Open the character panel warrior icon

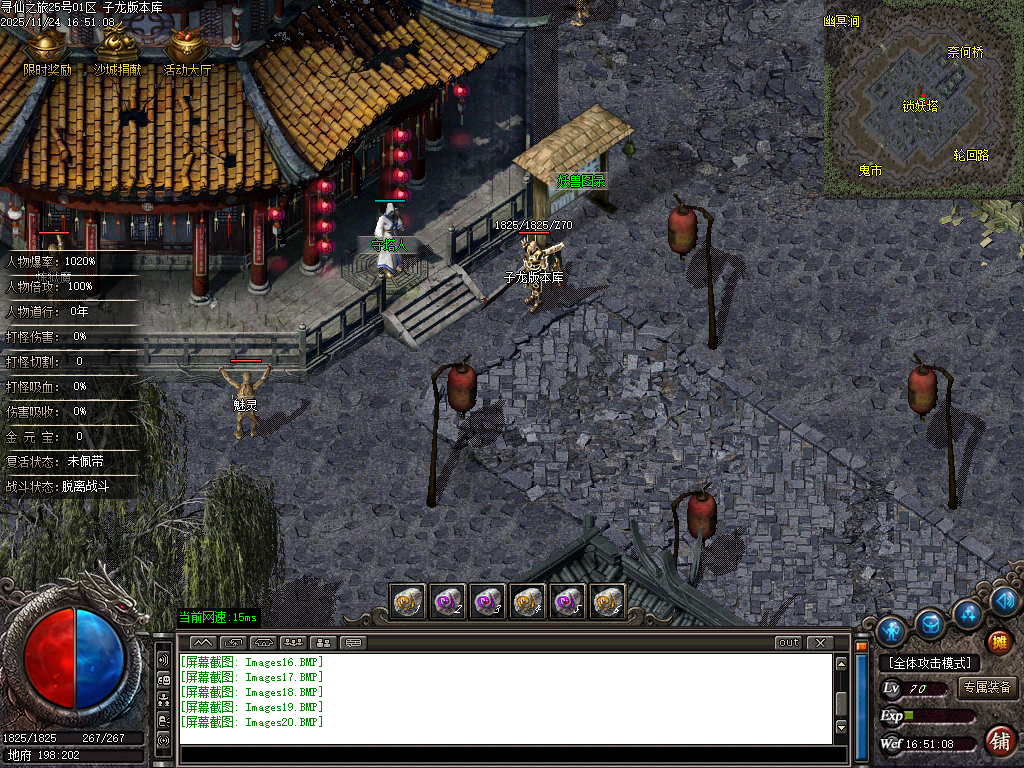point(891,630)
